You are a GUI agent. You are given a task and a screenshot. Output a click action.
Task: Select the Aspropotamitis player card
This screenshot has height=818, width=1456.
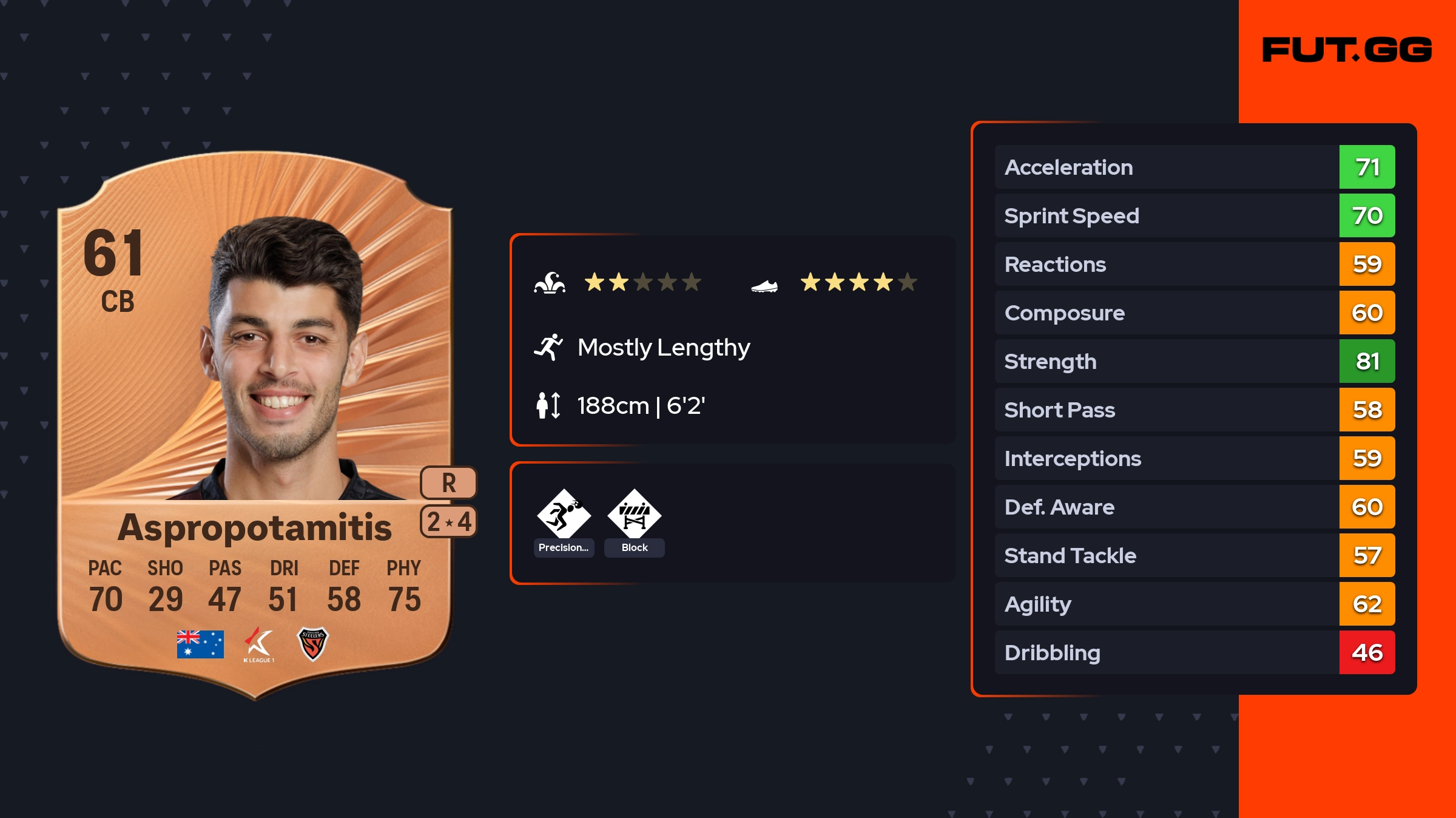click(x=255, y=425)
